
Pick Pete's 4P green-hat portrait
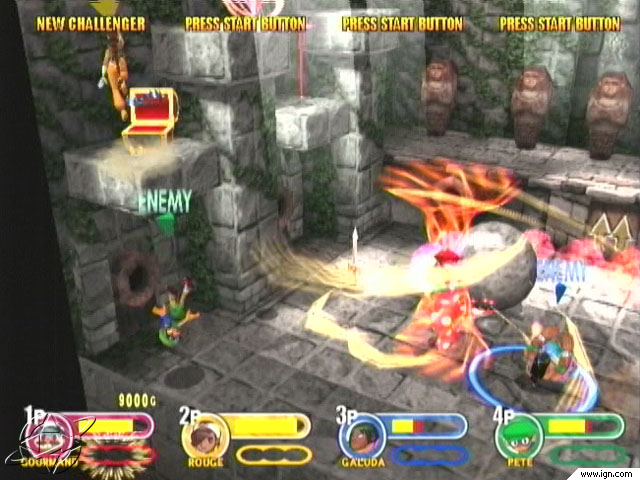(x=516, y=436)
